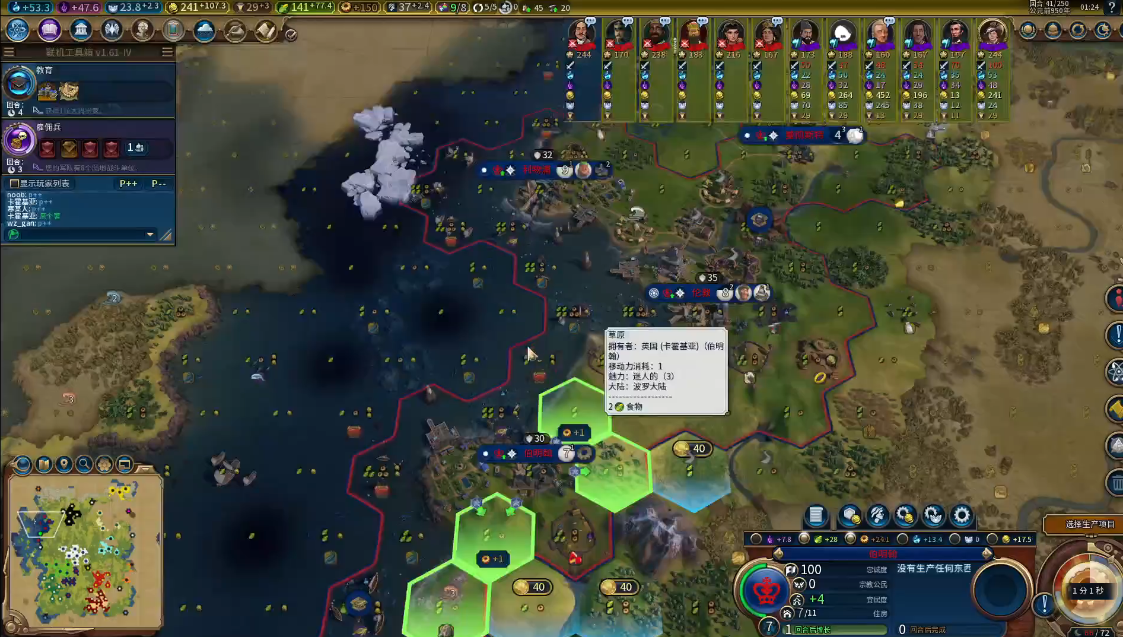Click the P++ button
This screenshot has height=637, width=1123.
pos(128,184)
